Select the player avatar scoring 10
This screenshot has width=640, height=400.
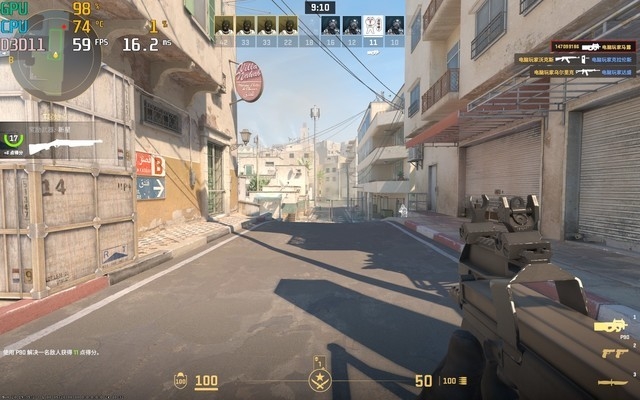click(x=395, y=26)
